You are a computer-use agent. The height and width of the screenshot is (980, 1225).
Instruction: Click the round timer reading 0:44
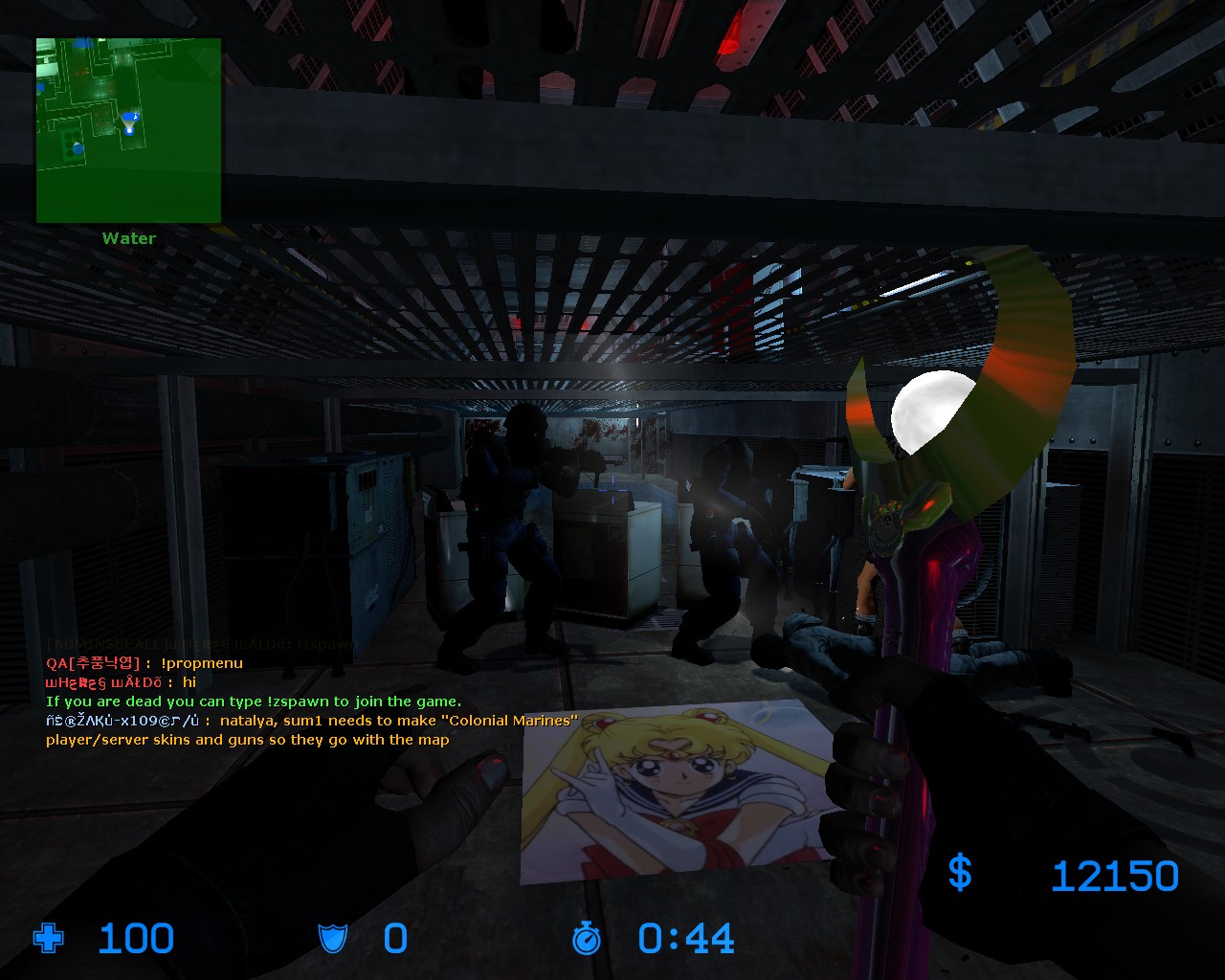point(685,939)
